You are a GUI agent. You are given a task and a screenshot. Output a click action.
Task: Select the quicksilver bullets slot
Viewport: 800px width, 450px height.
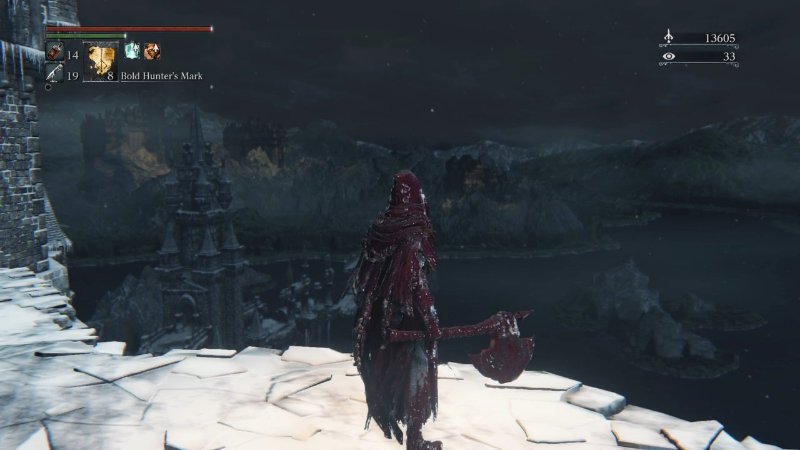[x=54, y=75]
